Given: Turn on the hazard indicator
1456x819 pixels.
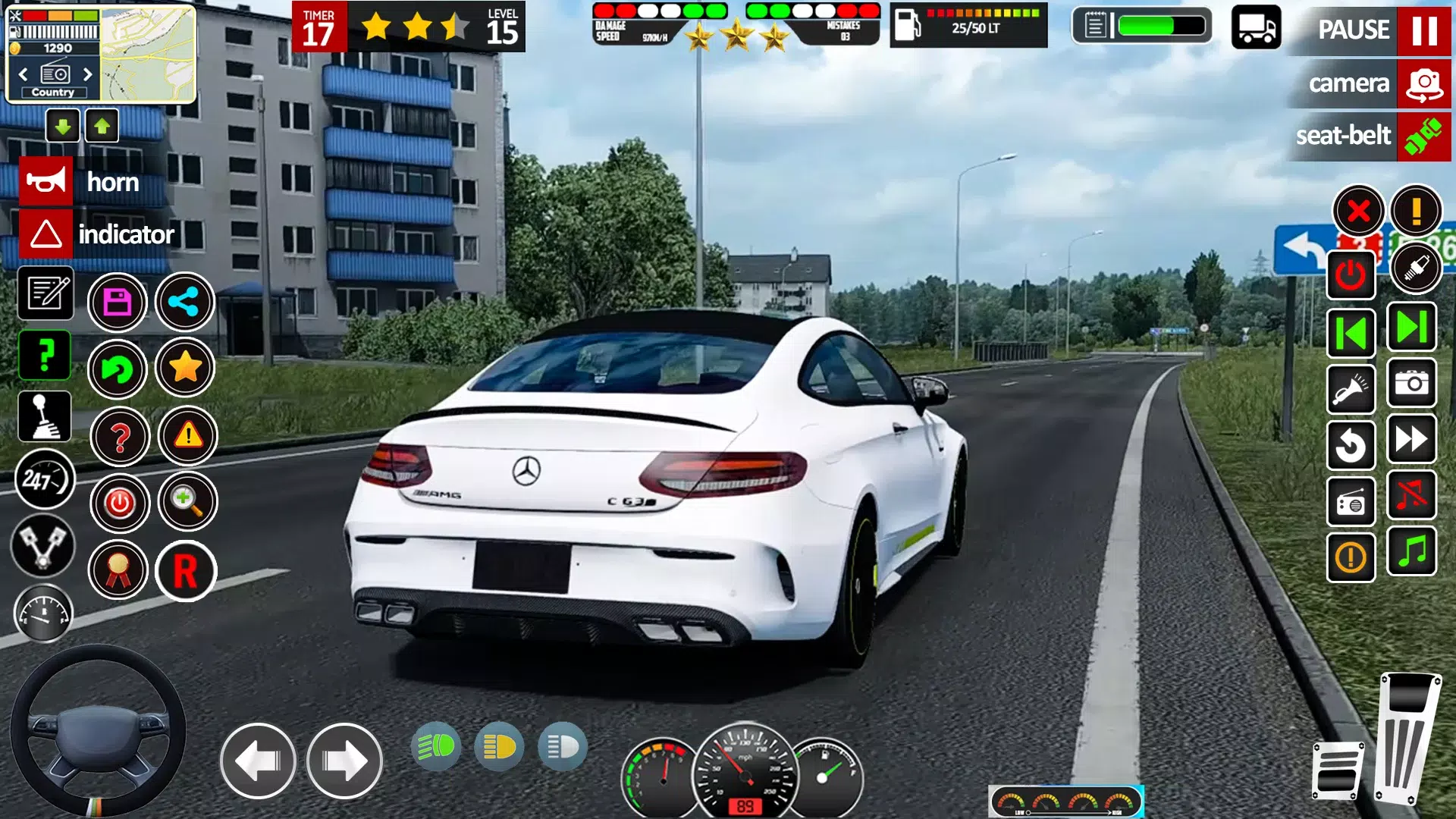Looking at the screenshot, I should pos(46,234).
